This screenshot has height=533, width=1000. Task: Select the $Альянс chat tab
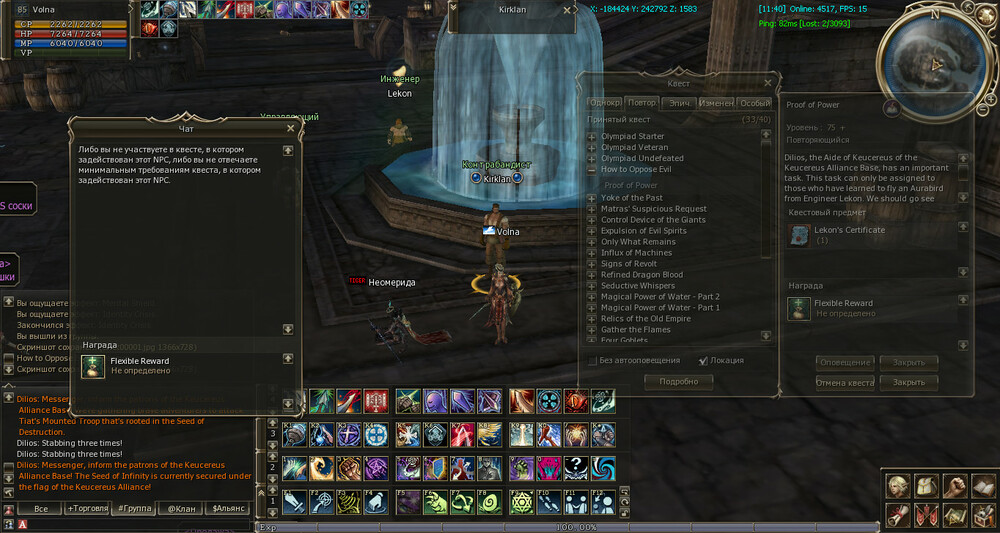(x=228, y=509)
